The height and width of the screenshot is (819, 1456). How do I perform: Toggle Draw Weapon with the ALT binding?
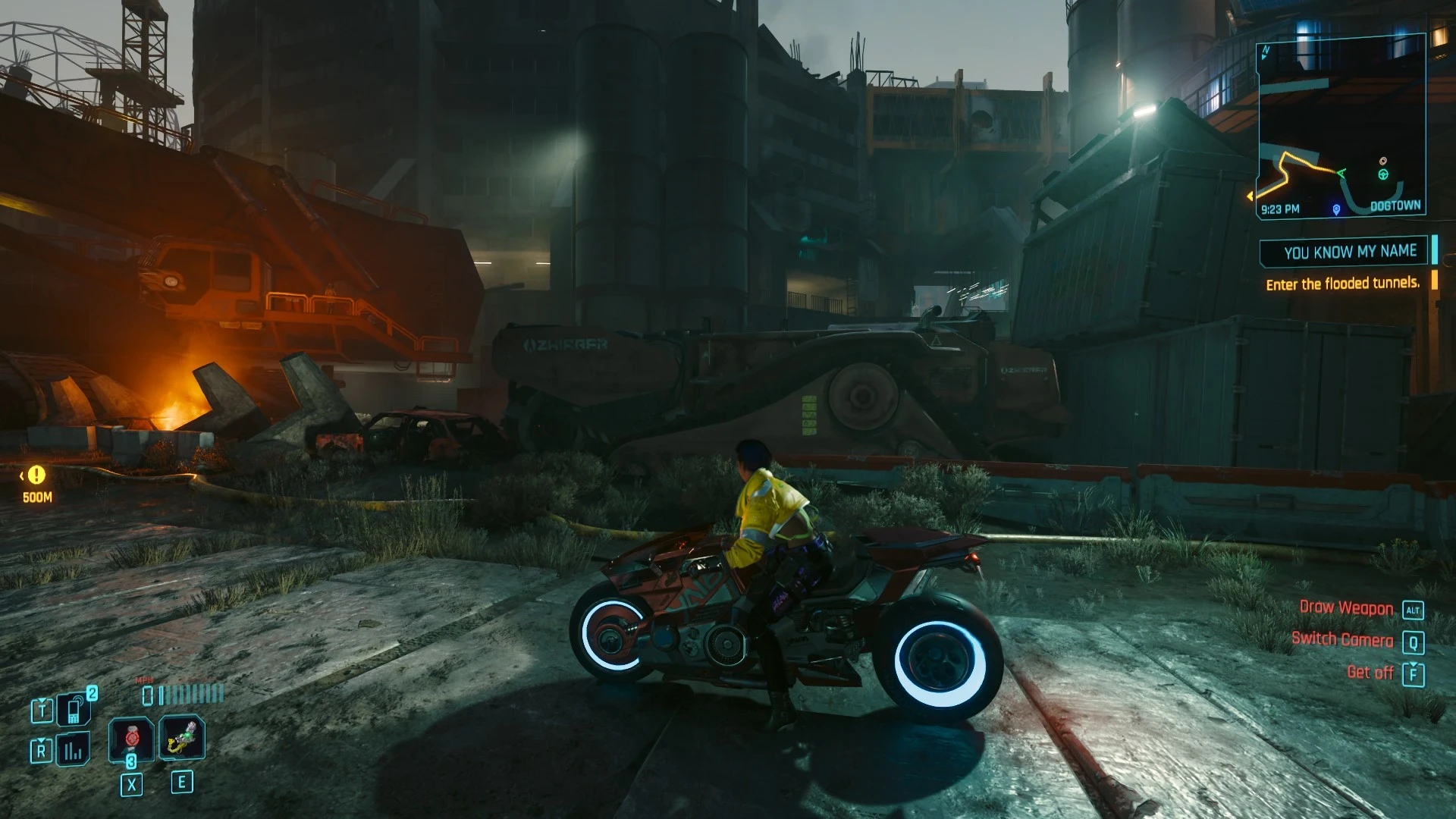tap(1413, 608)
